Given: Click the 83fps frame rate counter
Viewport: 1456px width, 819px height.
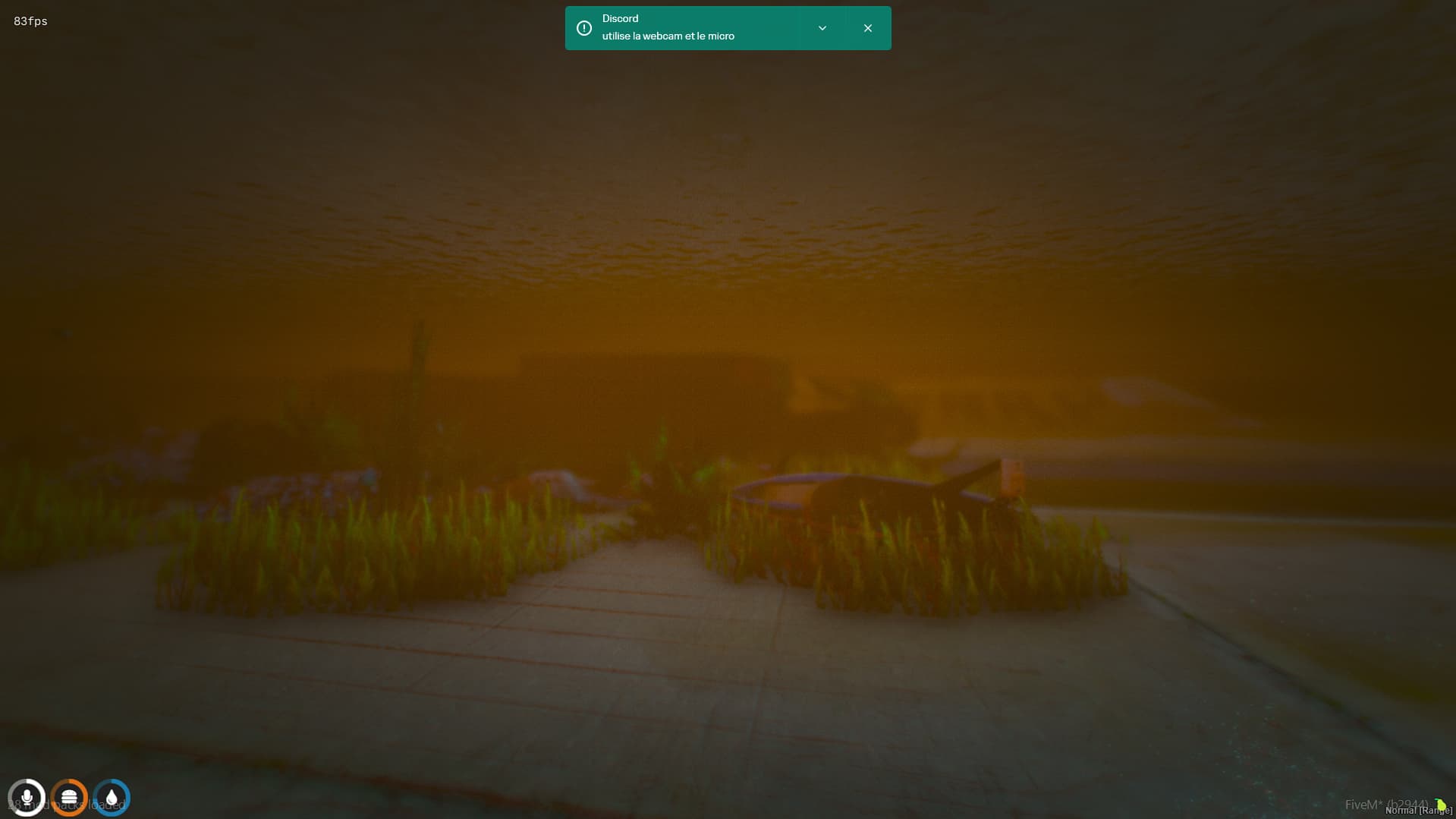Looking at the screenshot, I should pyautogui.click(x=30, y=20).
